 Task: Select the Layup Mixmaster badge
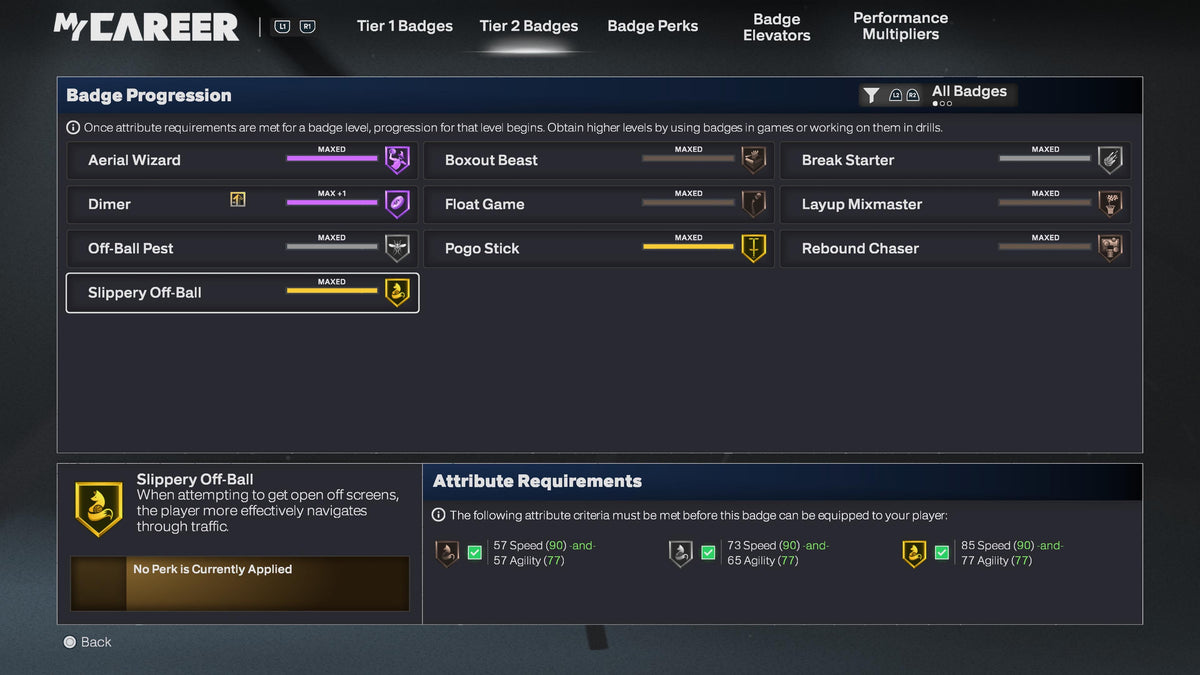pos(955,204)
